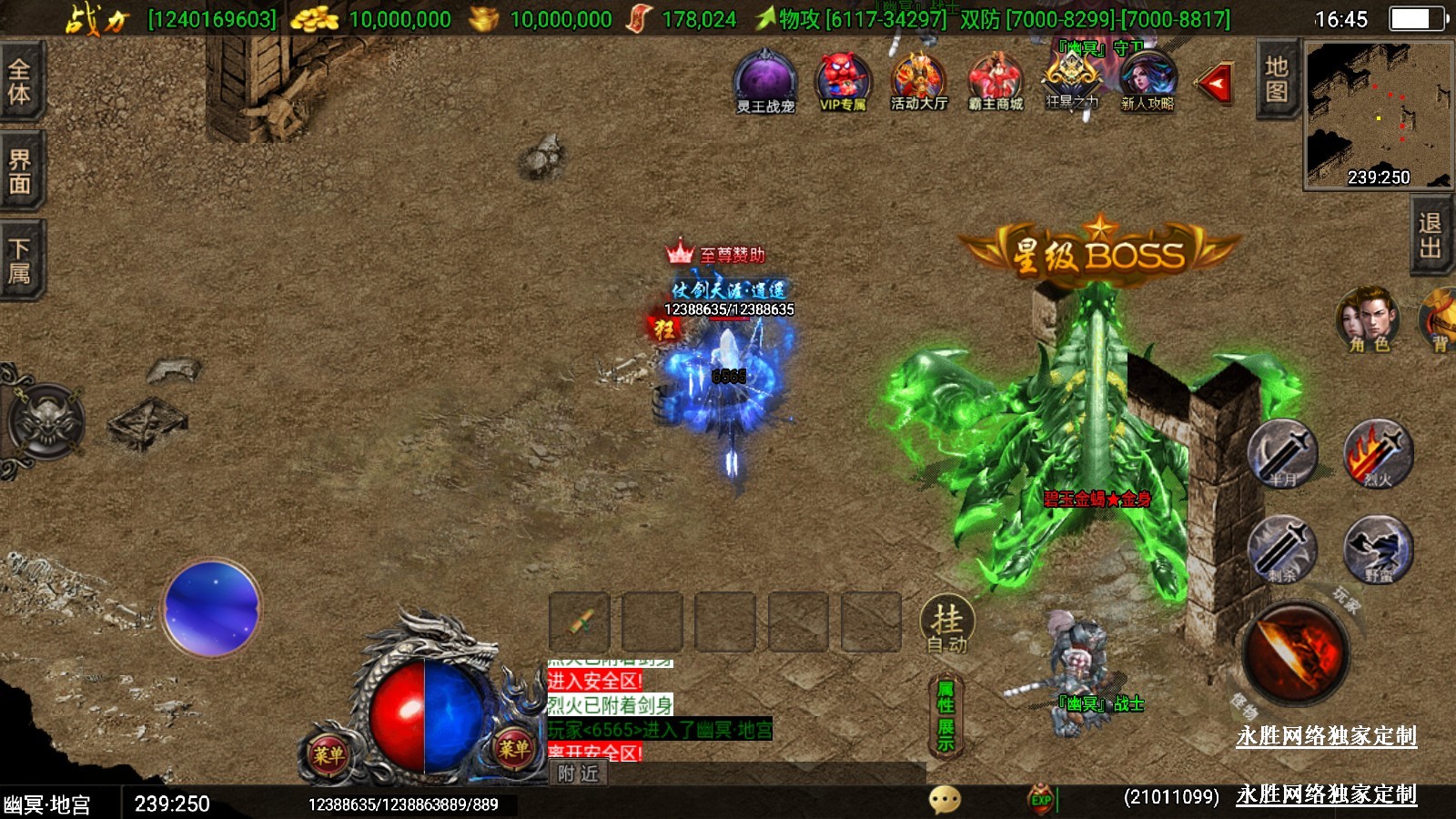Open the 属性展示 attribute display
This screenshot has width=1456, height=819.
pos(945,716)
